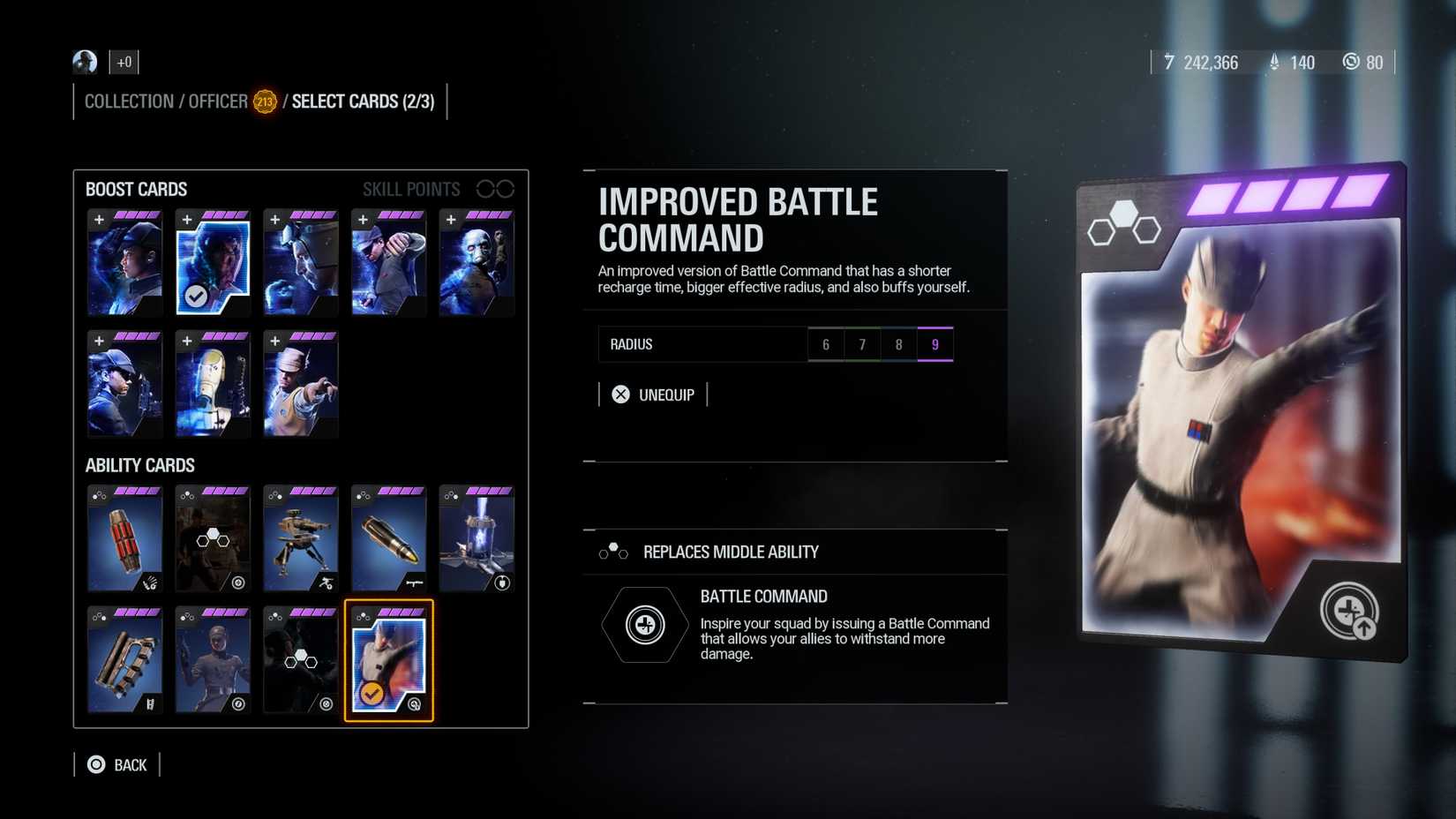Open the COLLECTION breadcrumb menu item

tap(128, 101)
